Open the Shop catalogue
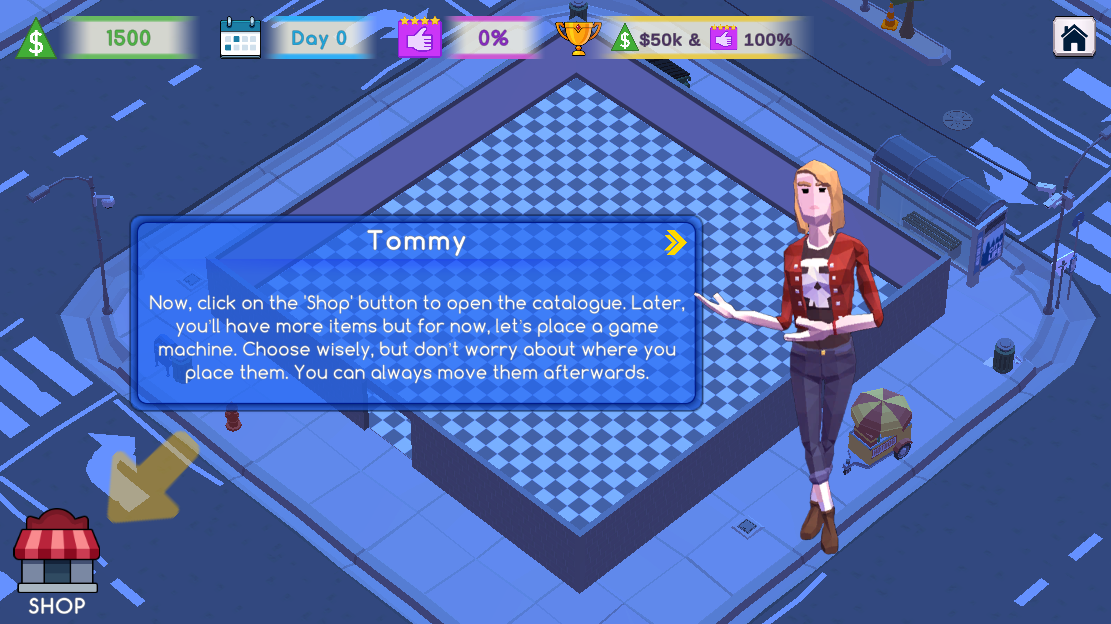 tap(56, 560)
